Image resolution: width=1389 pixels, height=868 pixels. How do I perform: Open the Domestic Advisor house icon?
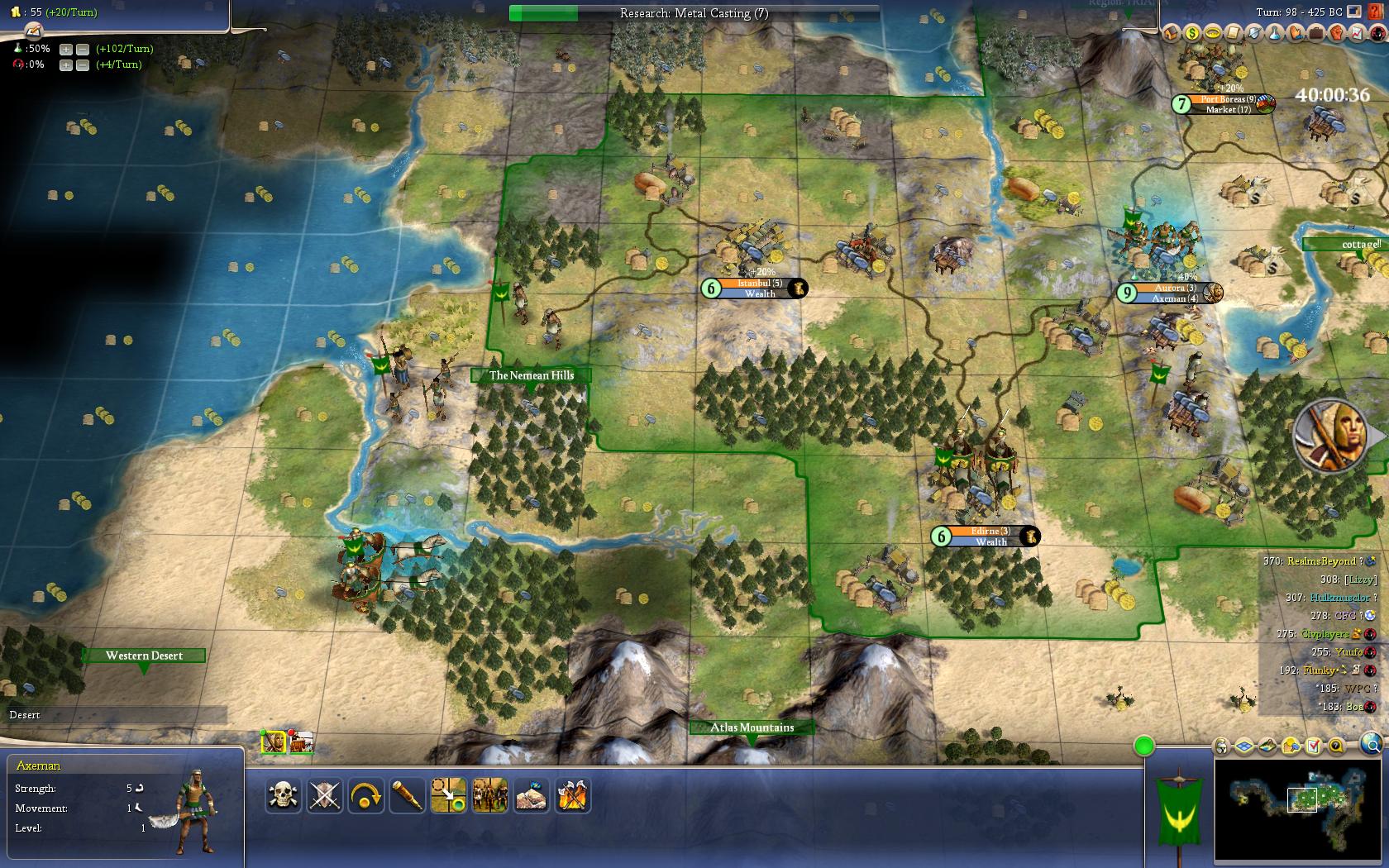tap(1171, 33)
